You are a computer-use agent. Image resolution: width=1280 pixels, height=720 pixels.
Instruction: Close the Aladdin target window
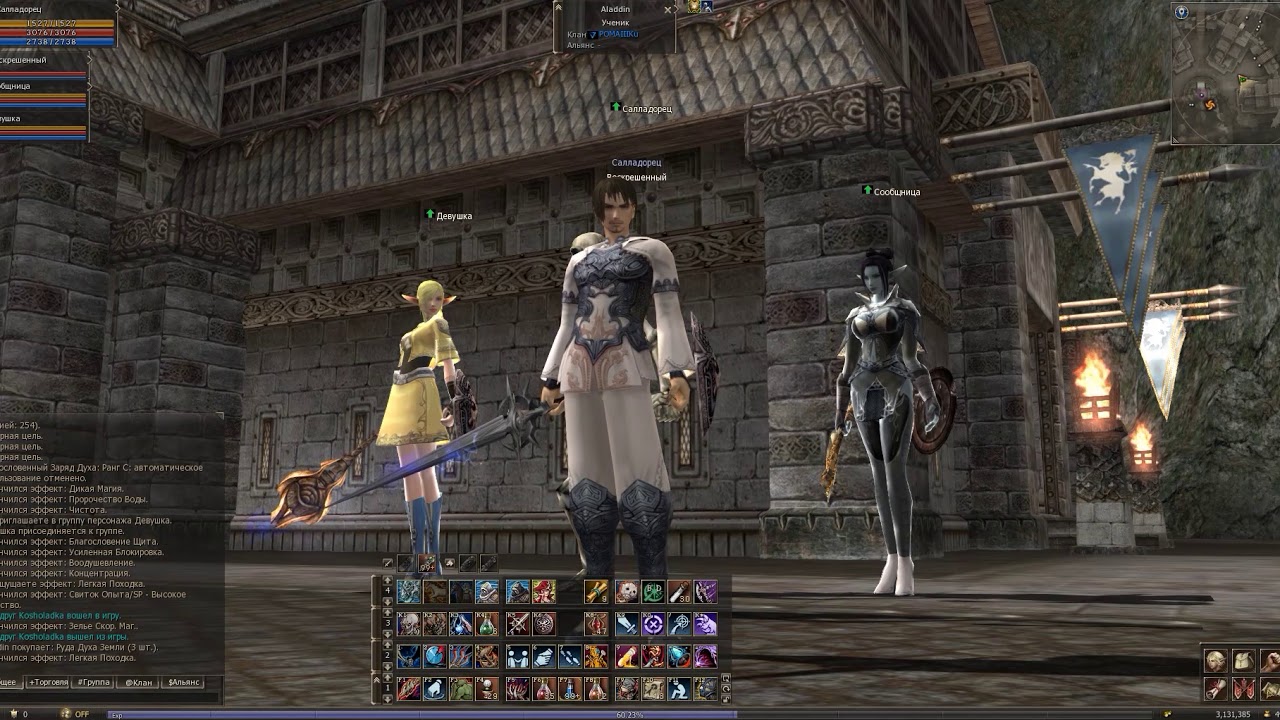668,10
